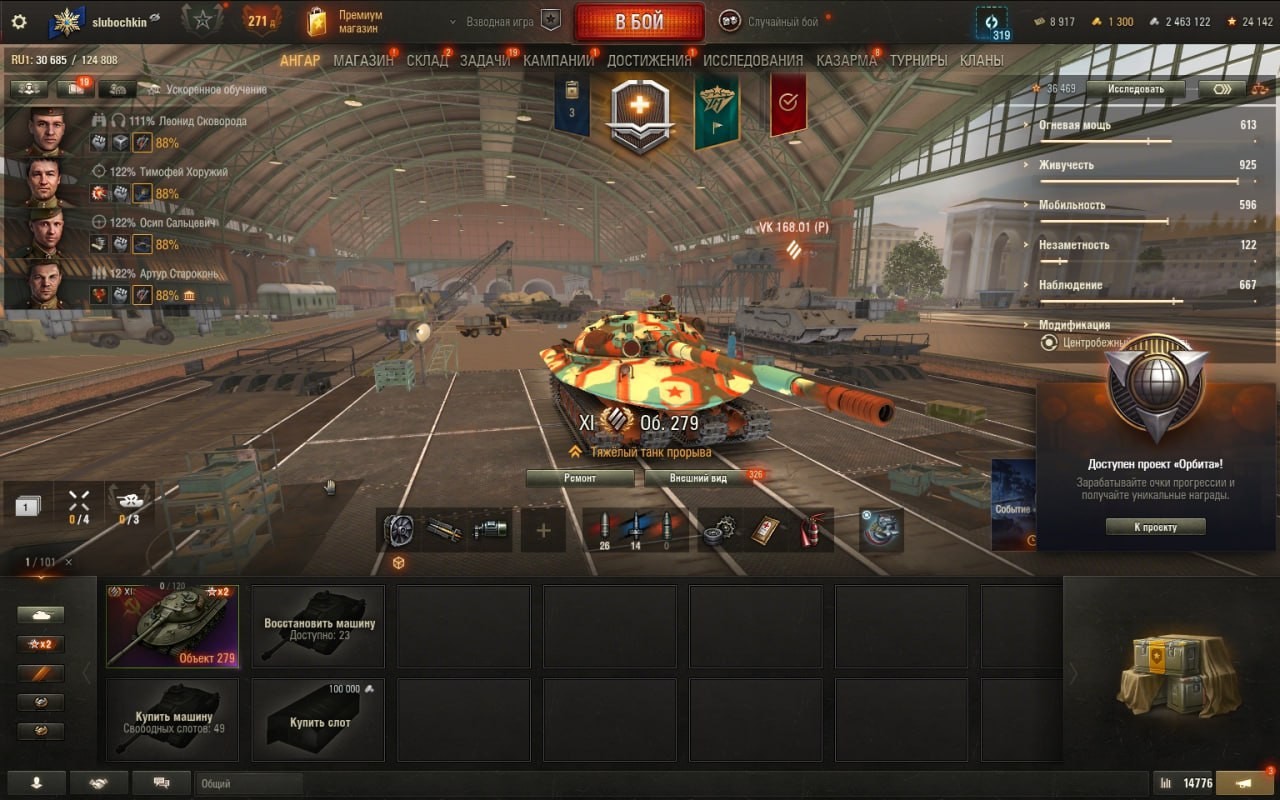This screenshot has width=1280, height=800.
Task: Switch to the ИССЛЕДОВАНИЯ tab
Action: (753, 60)
